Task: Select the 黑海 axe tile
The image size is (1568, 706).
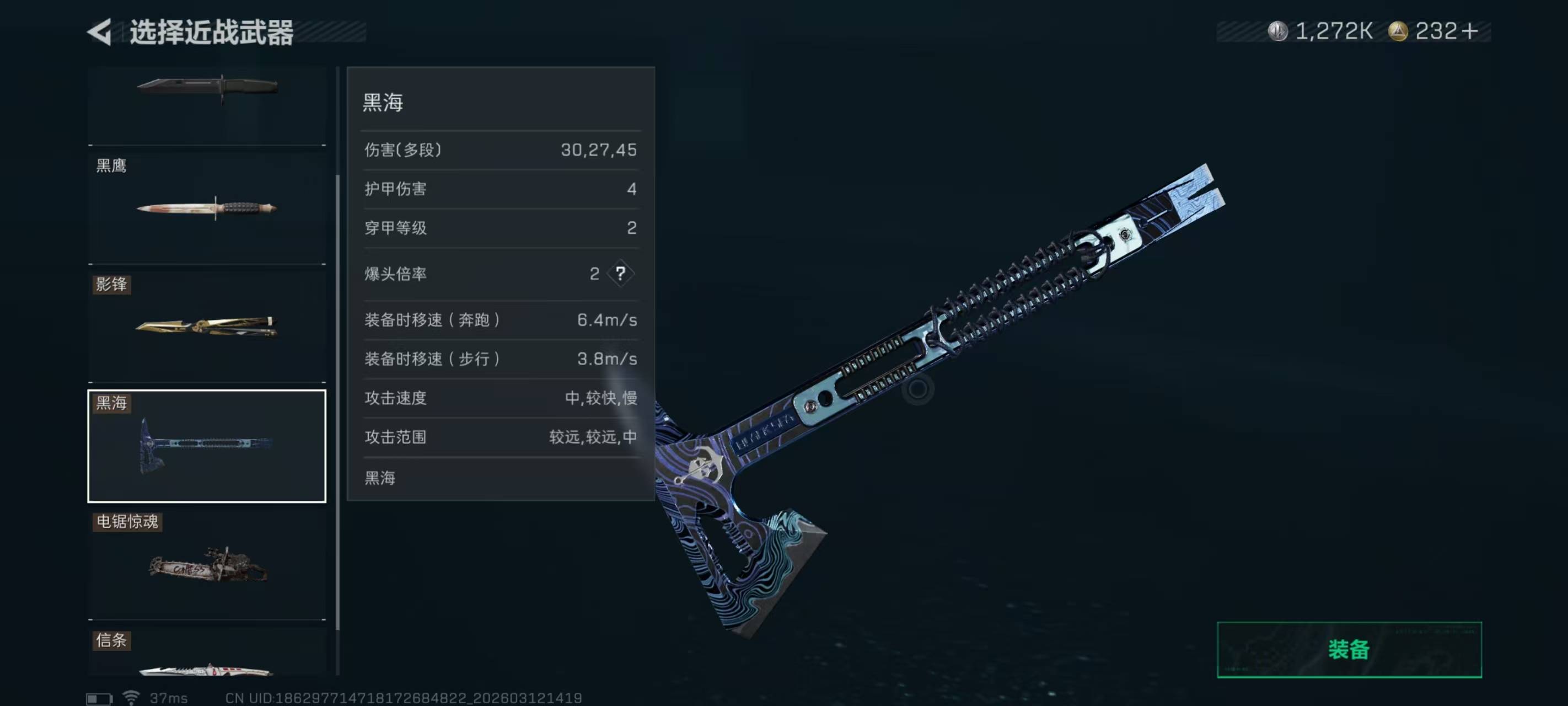Action: coord(207,446)
